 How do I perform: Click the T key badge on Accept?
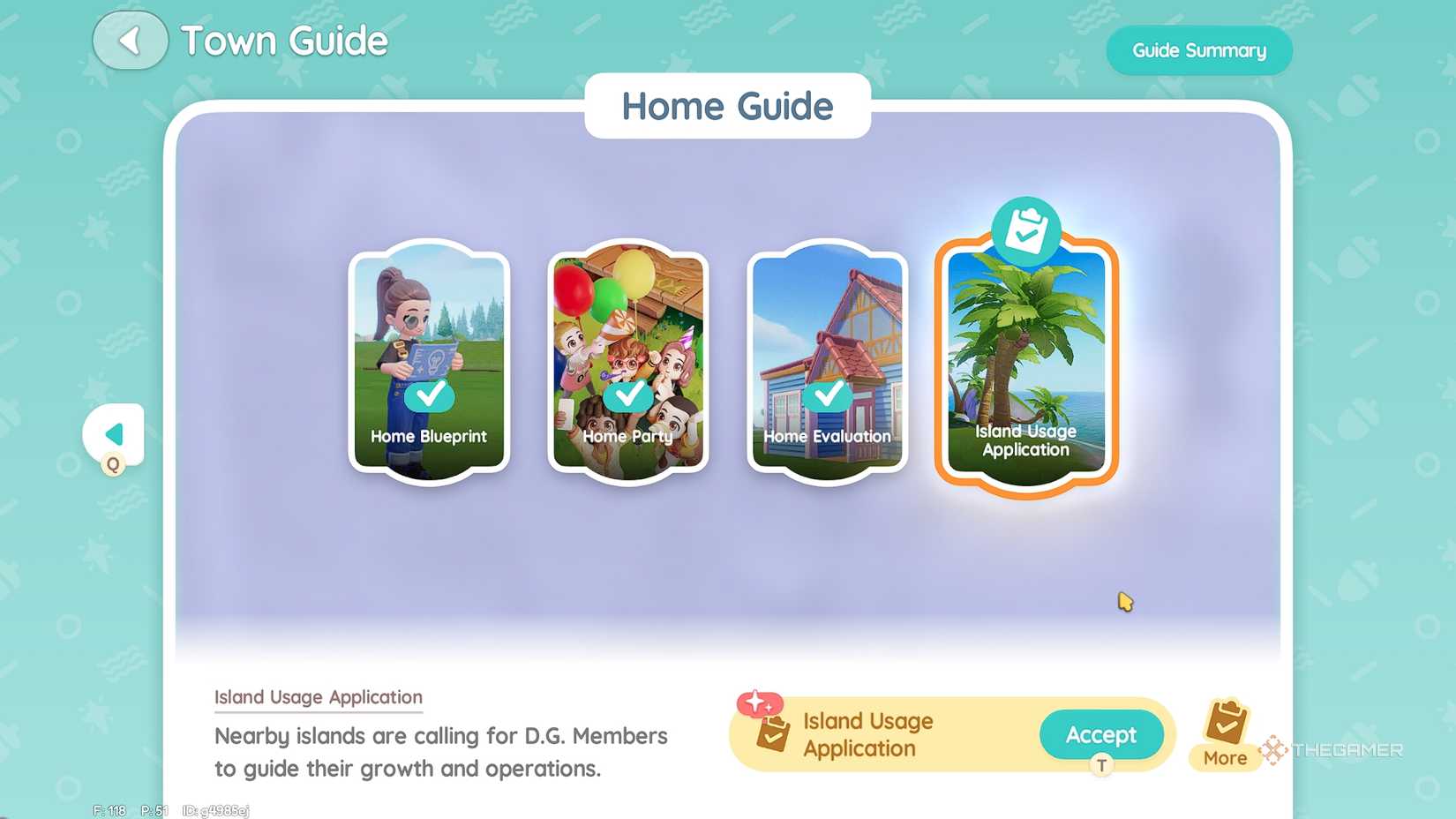coord(1101,766)
